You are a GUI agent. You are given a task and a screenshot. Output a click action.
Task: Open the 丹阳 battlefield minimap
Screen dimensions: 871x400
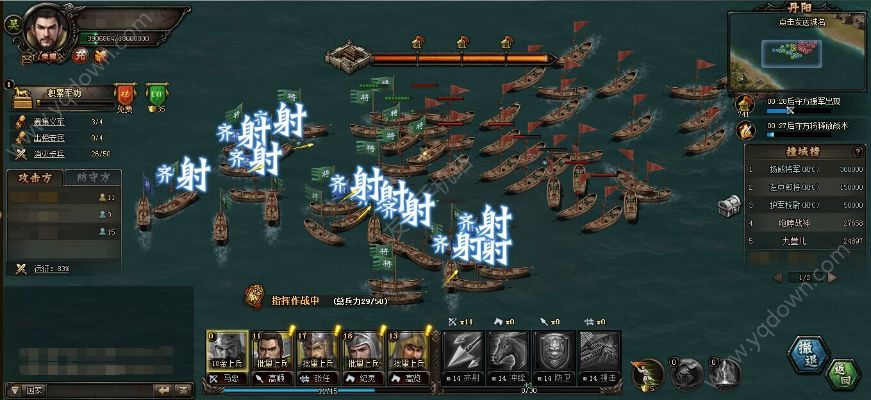coord(797,48)
